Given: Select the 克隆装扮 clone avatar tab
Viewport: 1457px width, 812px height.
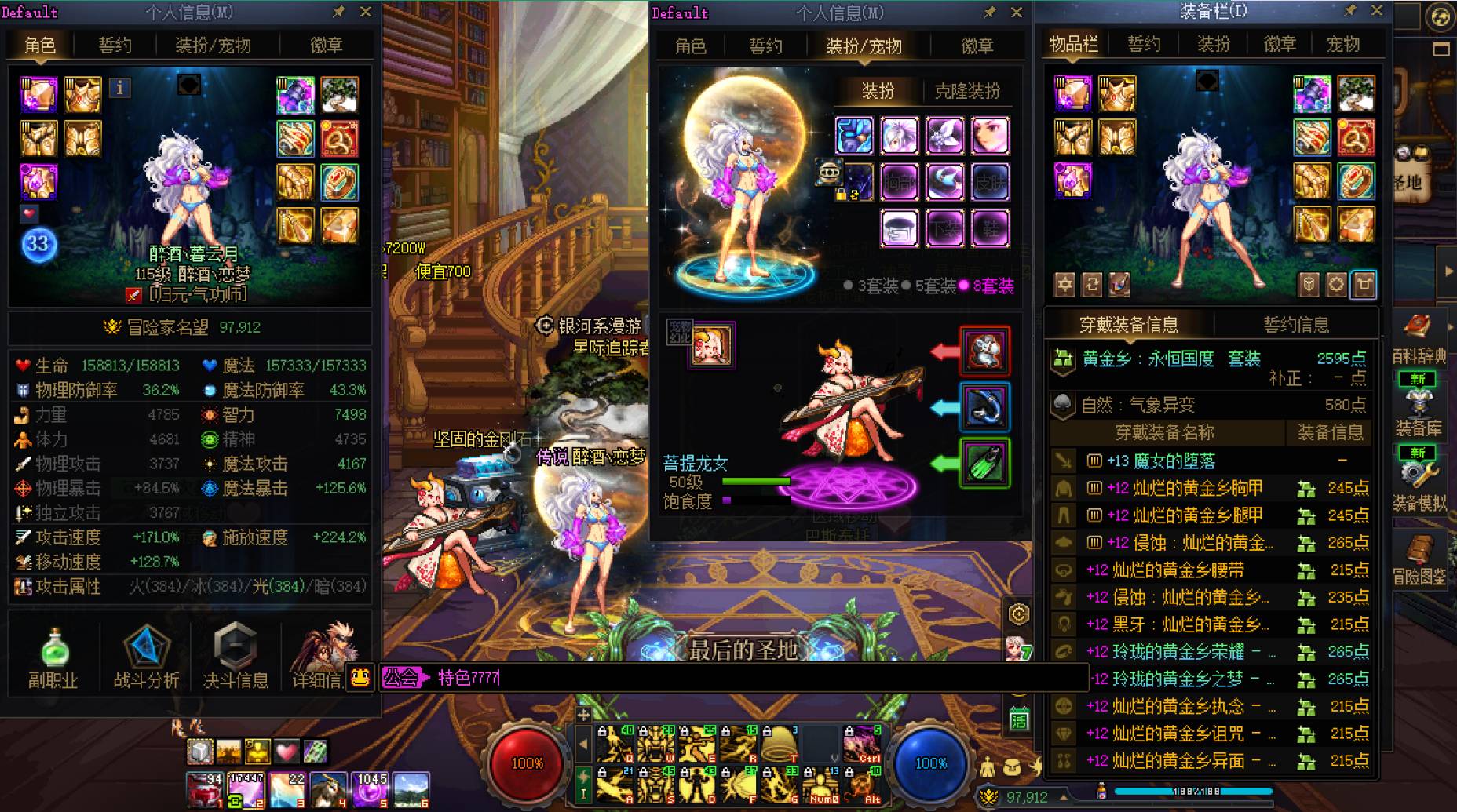Looking at the screenshot, I should pyautogui.click(x=967, y=91).
